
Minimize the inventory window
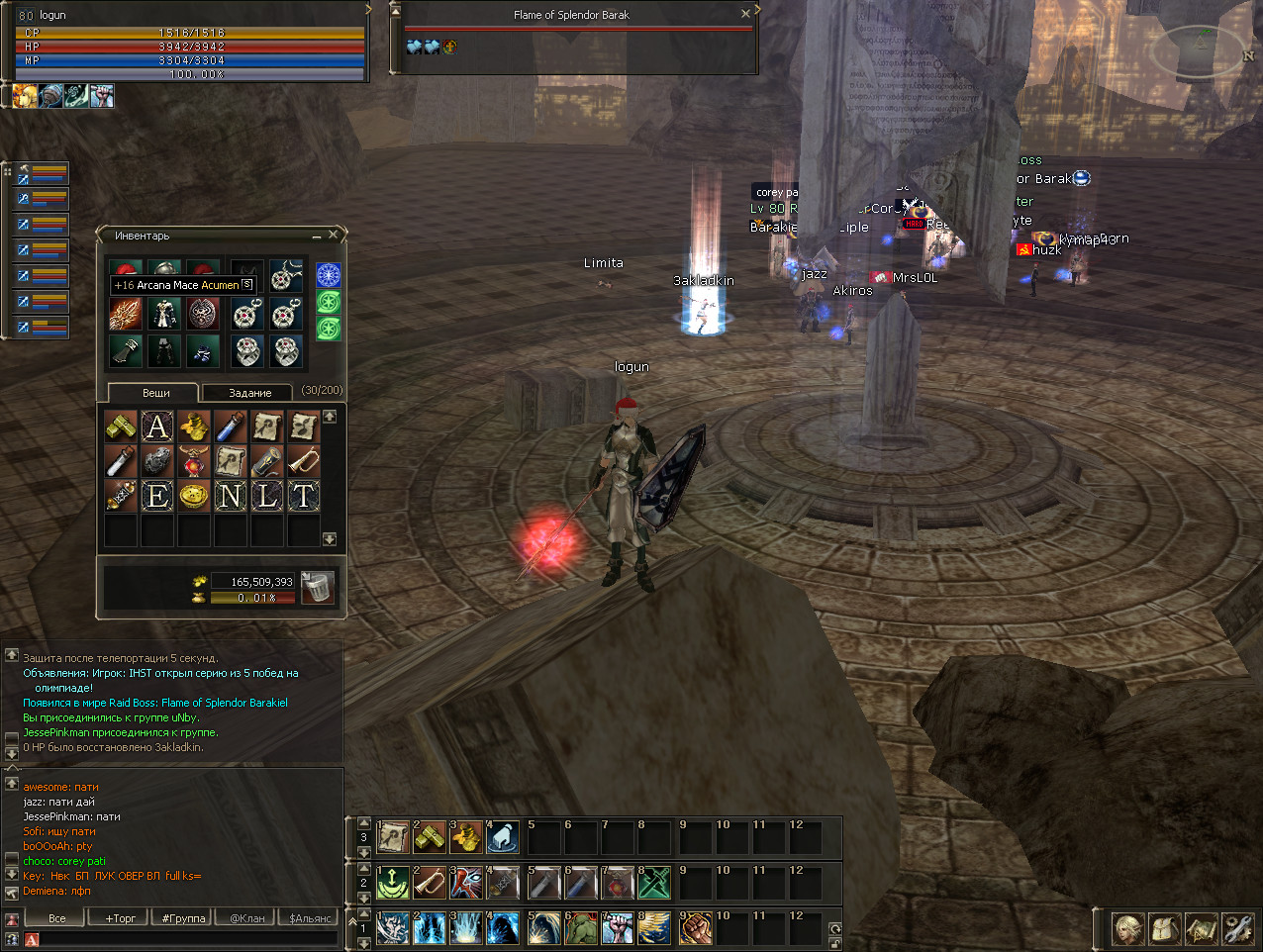click(x=317, y=237)
